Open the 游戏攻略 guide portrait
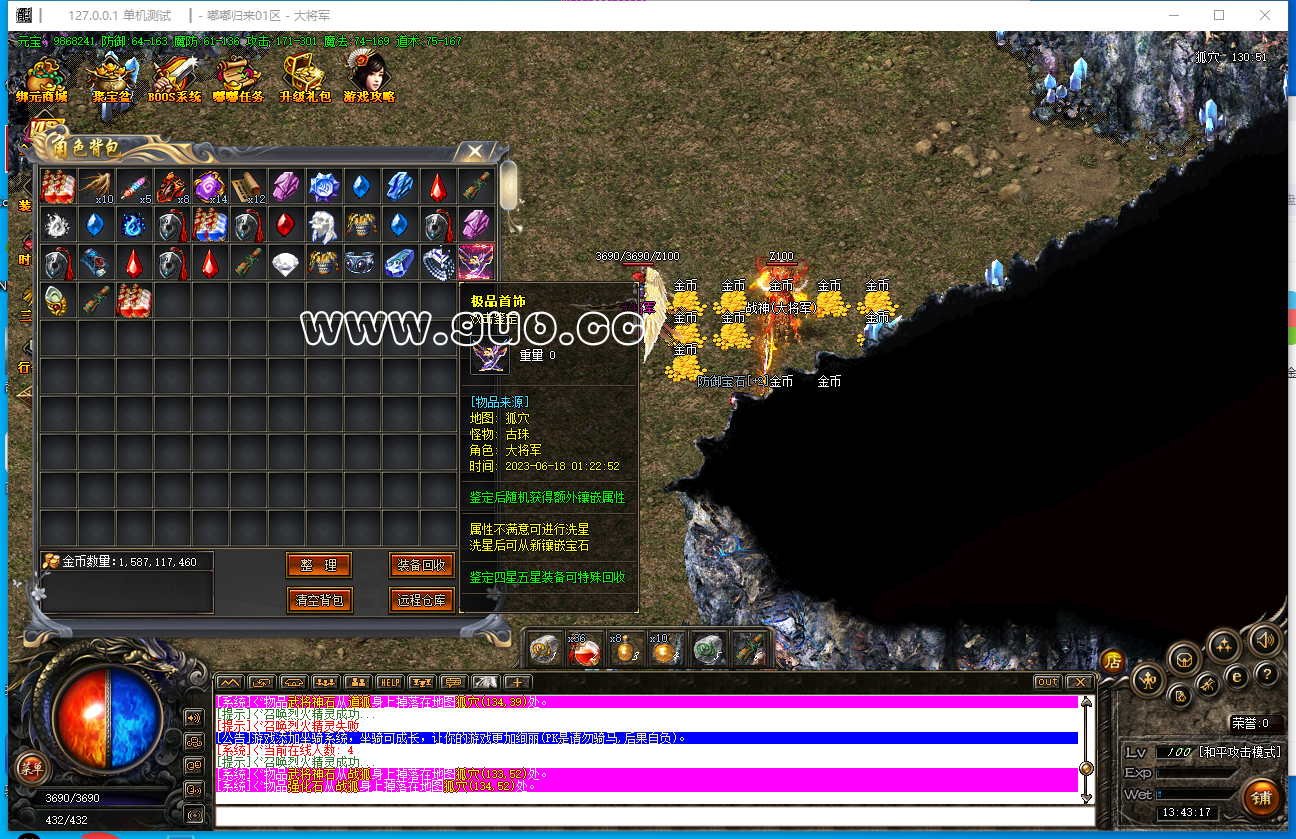Screen dimensions: 1296x839 tap(368, 78)
